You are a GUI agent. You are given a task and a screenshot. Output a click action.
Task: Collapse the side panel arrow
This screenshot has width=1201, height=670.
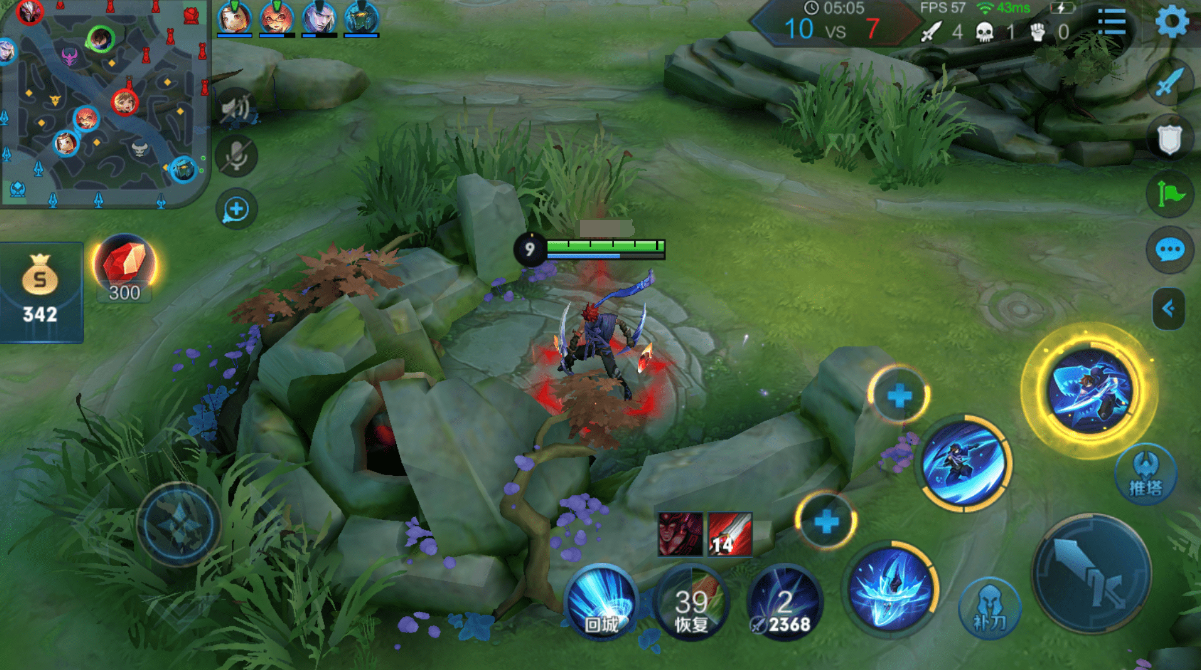1168,309
